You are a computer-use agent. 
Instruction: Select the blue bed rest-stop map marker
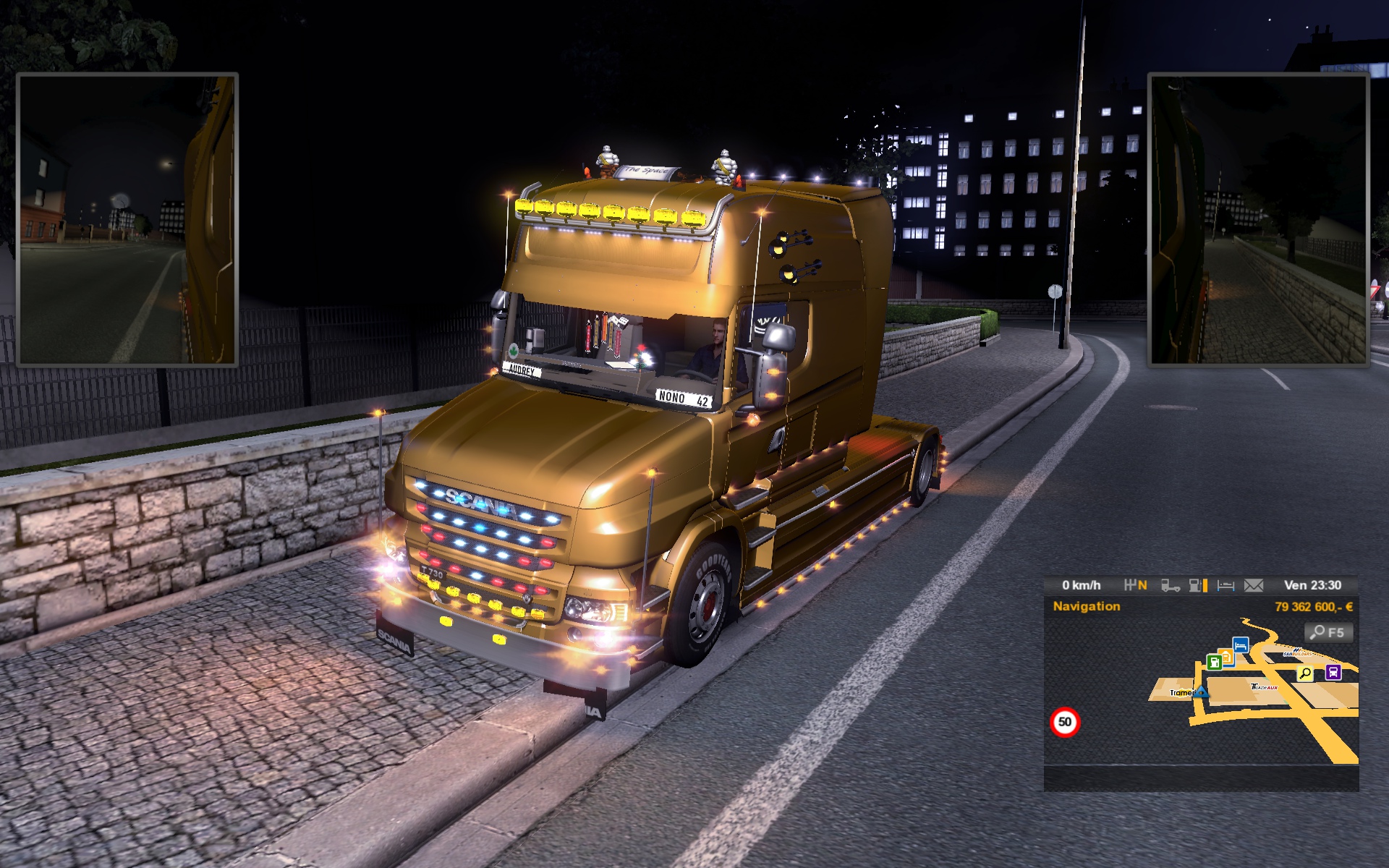click(1241, 644)
